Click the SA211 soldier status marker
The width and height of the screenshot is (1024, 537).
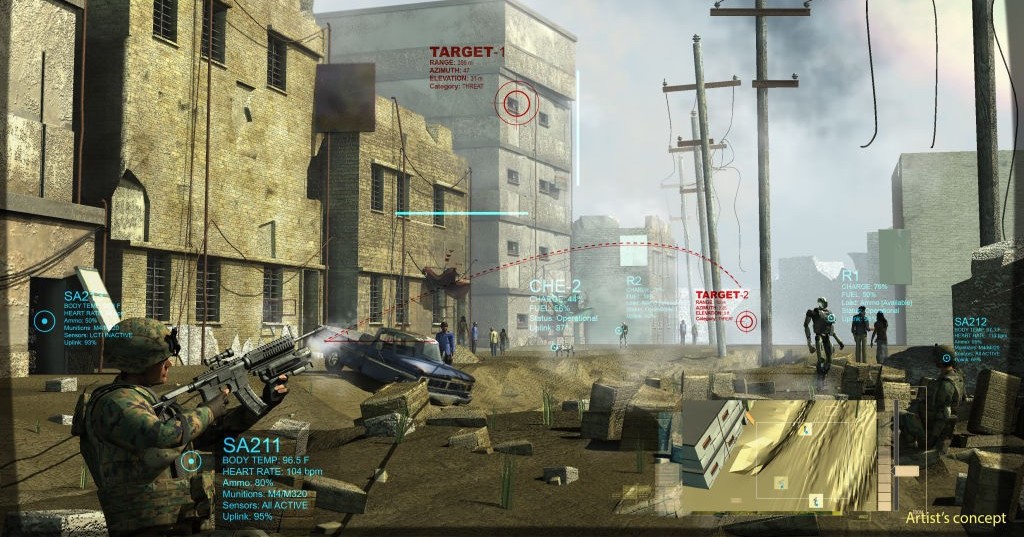191,461
